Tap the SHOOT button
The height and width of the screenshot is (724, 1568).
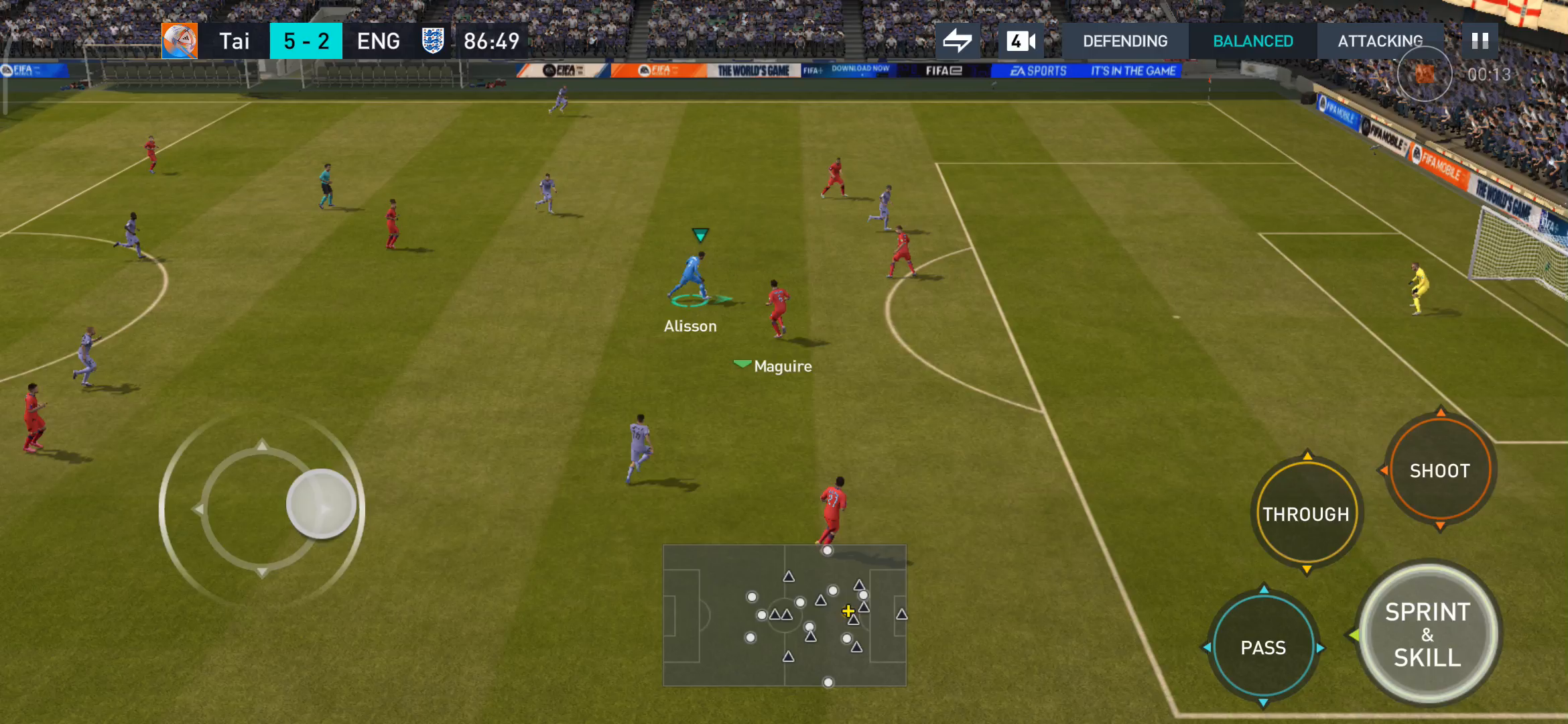click(1440, 471)
